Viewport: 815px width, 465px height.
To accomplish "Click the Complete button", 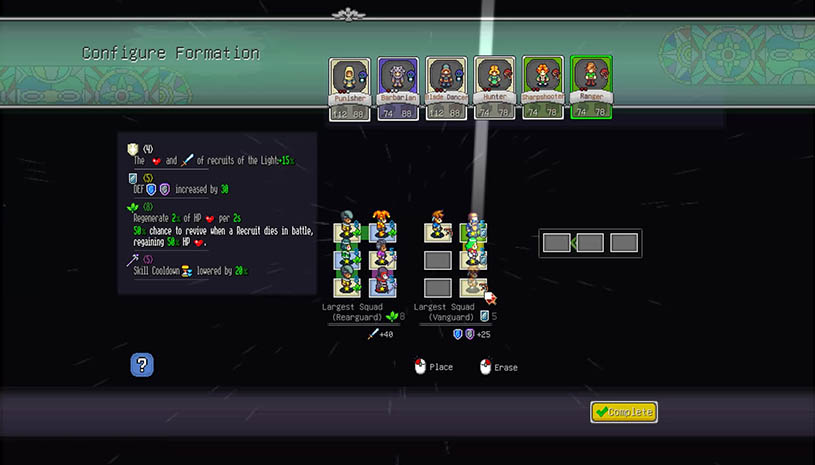I will pos(623,412).
